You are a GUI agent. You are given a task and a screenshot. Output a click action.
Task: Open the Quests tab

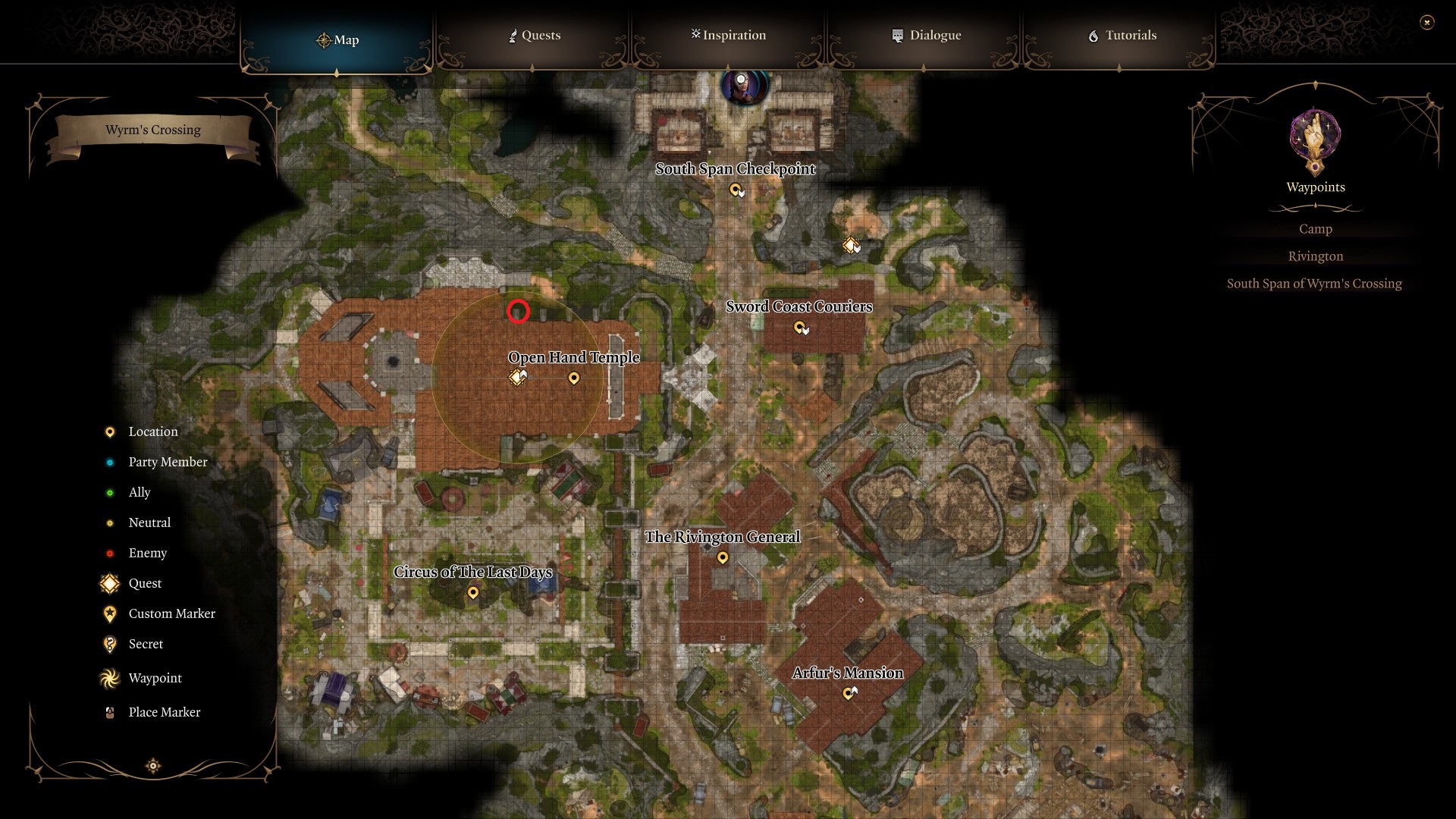pyautogui.click(x=535, y=35)
